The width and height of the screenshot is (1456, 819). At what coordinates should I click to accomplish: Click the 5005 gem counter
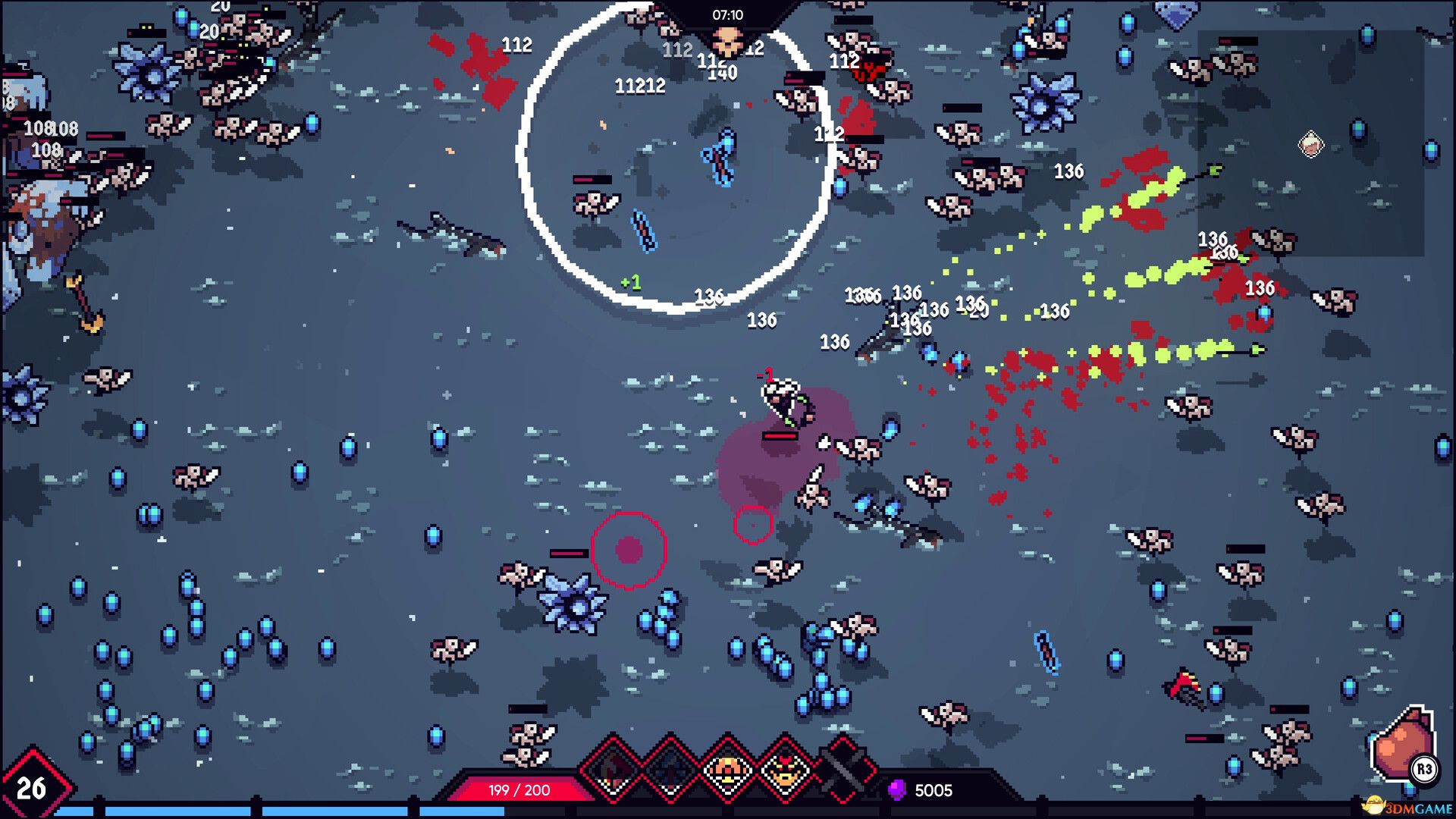click(x=934, y=791)
